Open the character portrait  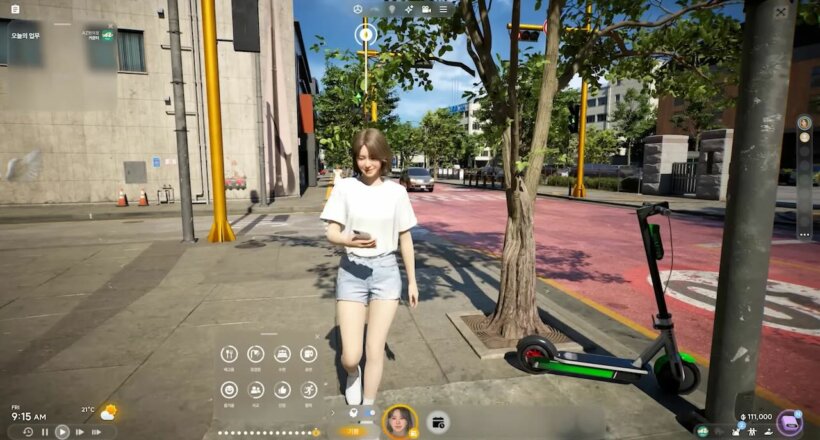click(400, 421)
